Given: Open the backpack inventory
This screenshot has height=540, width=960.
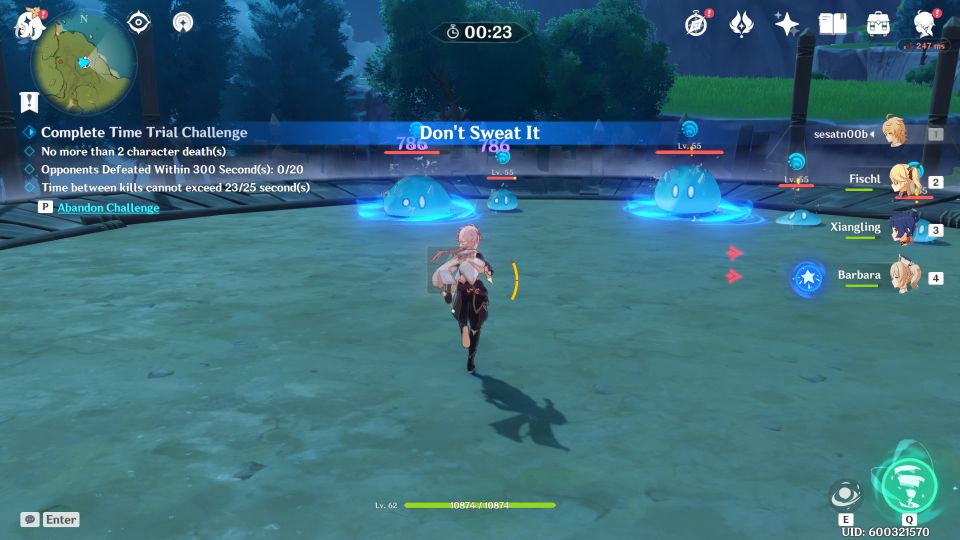Looking at the screenshot, I should point(878,24).
